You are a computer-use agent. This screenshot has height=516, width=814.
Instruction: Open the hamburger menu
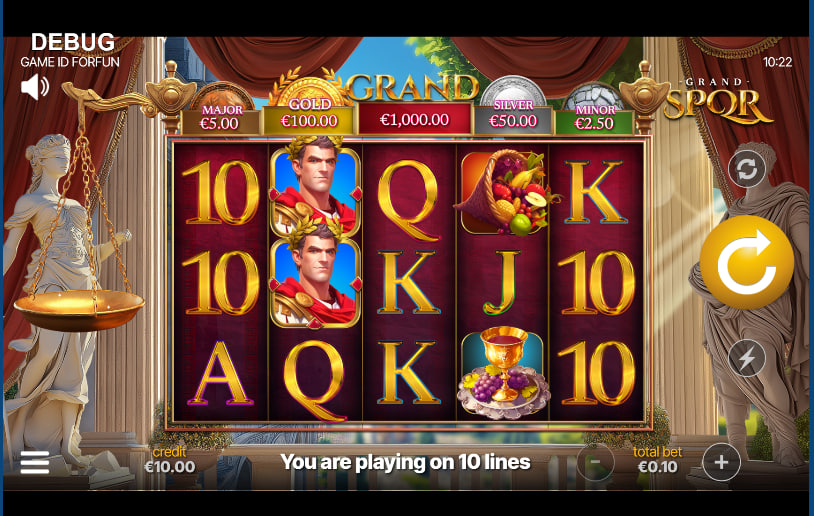pyautogui.click(x=35, y=462)
